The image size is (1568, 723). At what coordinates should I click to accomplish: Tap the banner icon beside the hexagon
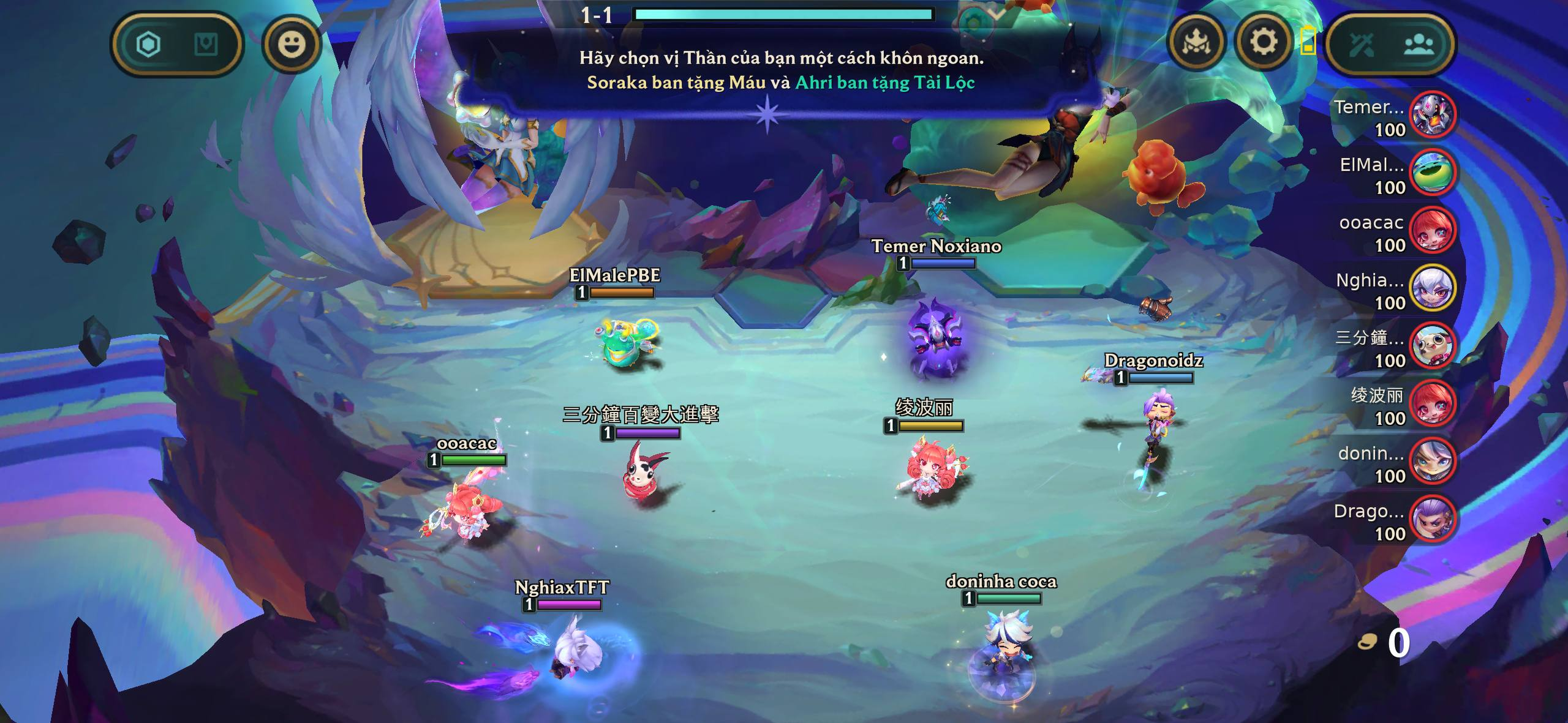pos(206,45)
